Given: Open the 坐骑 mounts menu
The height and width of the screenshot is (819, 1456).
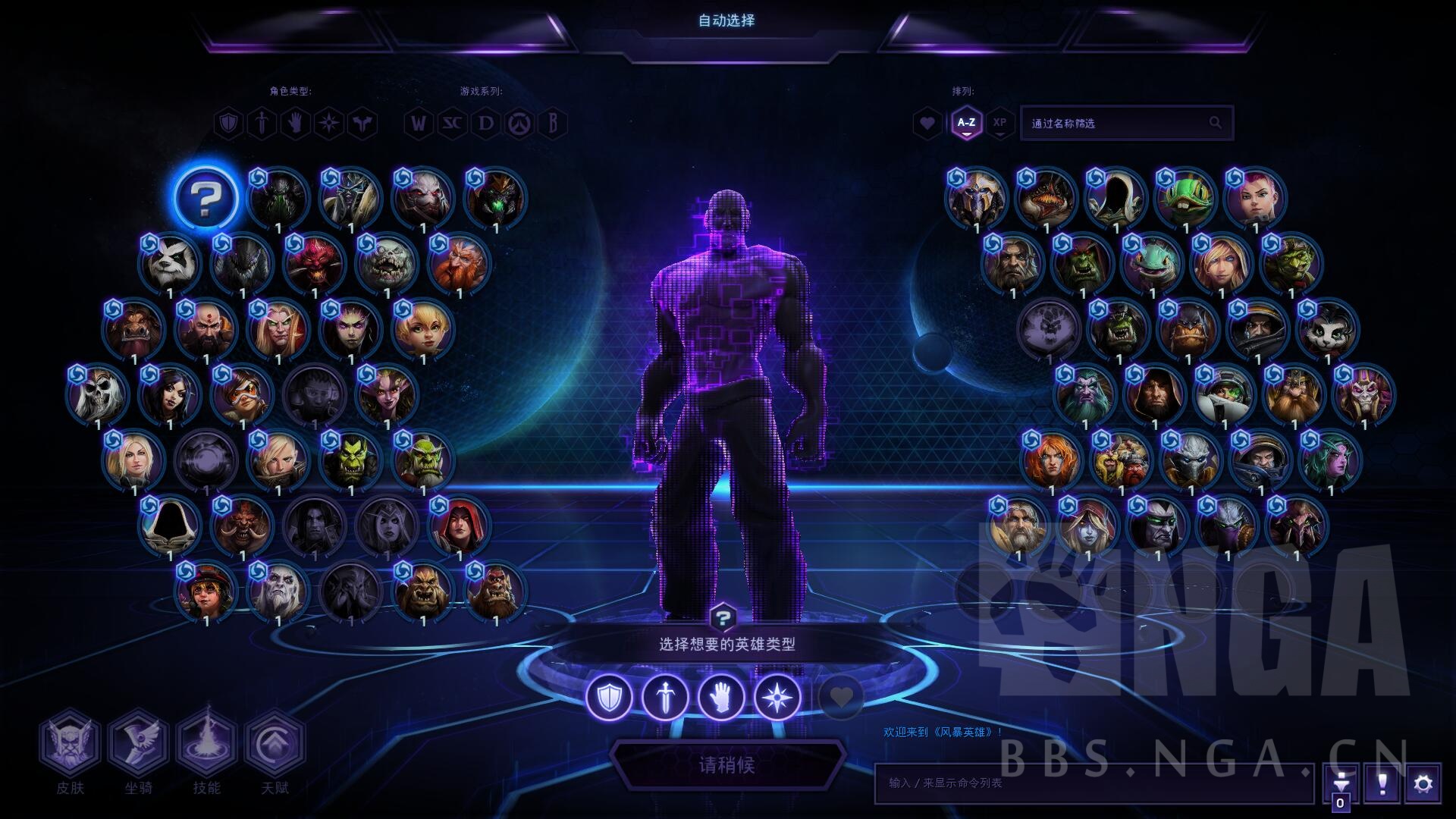Looking at the screenshot, I should tap(138, 743).
